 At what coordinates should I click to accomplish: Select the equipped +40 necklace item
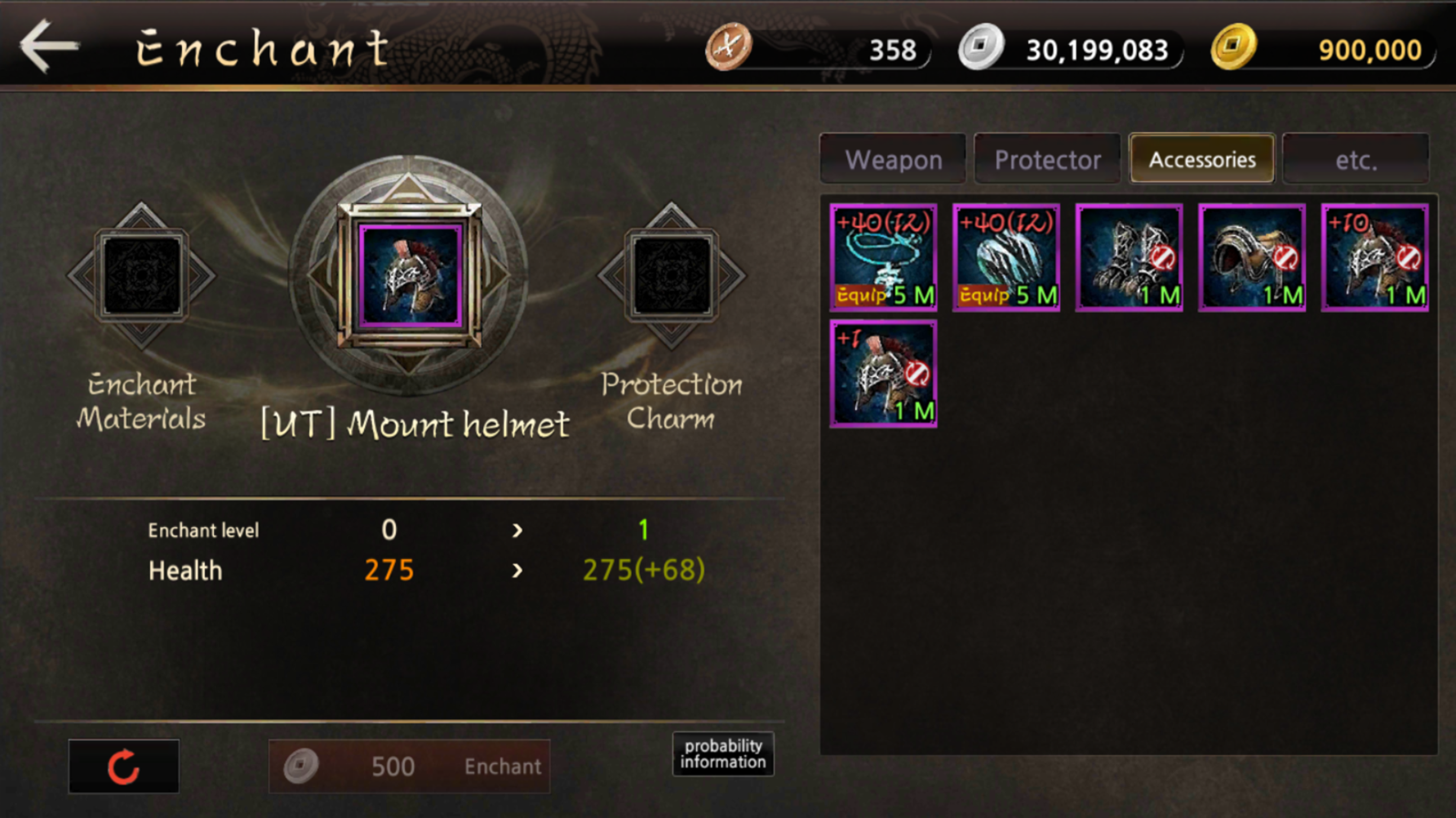[883, 258]
